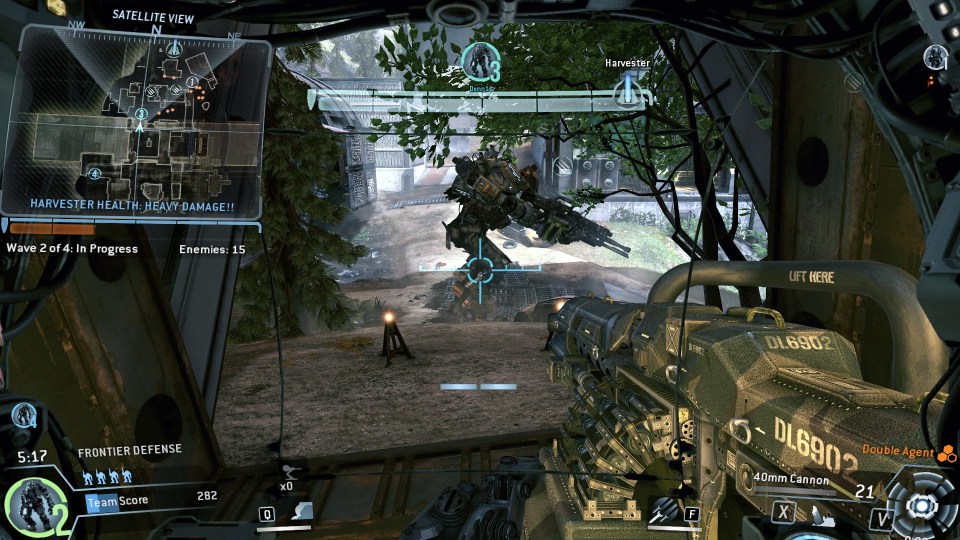Click the small titan icon above the timer
The width and height of the screenshot is (960, 540).
(x=25, y=416)
